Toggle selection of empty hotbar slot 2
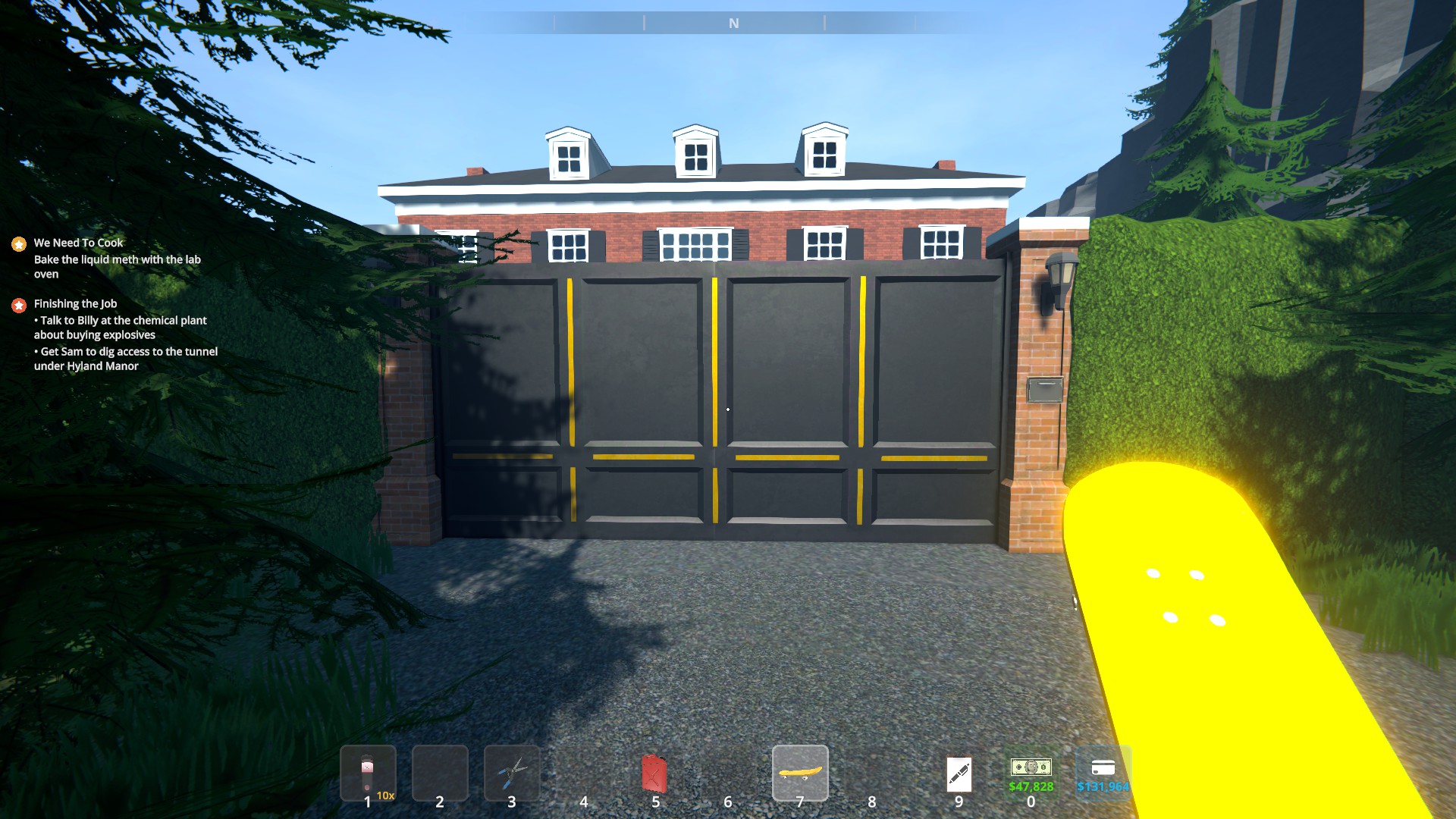Viewport: 1456px width, 819px height. pyautogui.click(x=441, y=772)
